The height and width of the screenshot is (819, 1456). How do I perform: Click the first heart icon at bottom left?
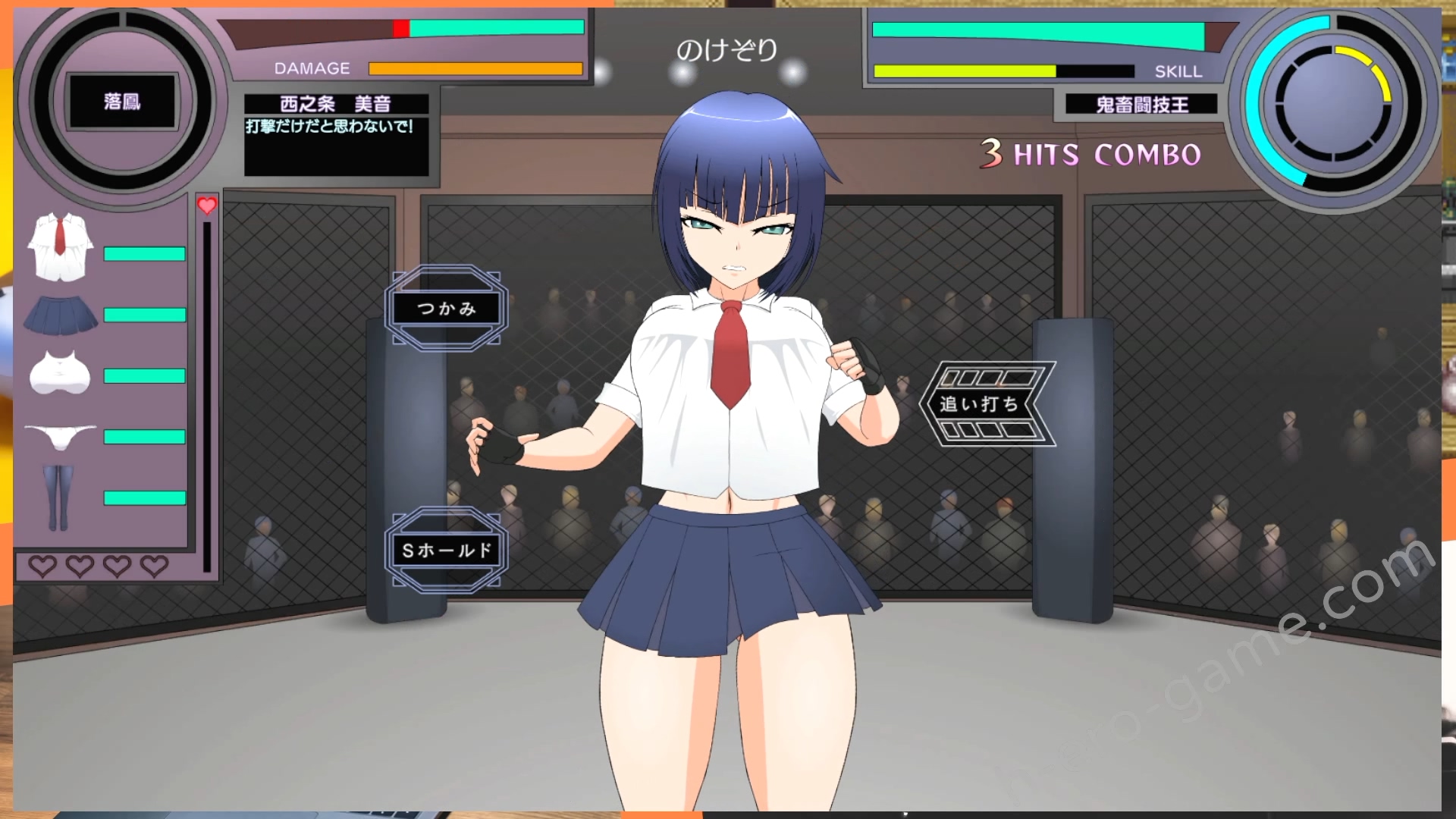(x=43, y=567)
